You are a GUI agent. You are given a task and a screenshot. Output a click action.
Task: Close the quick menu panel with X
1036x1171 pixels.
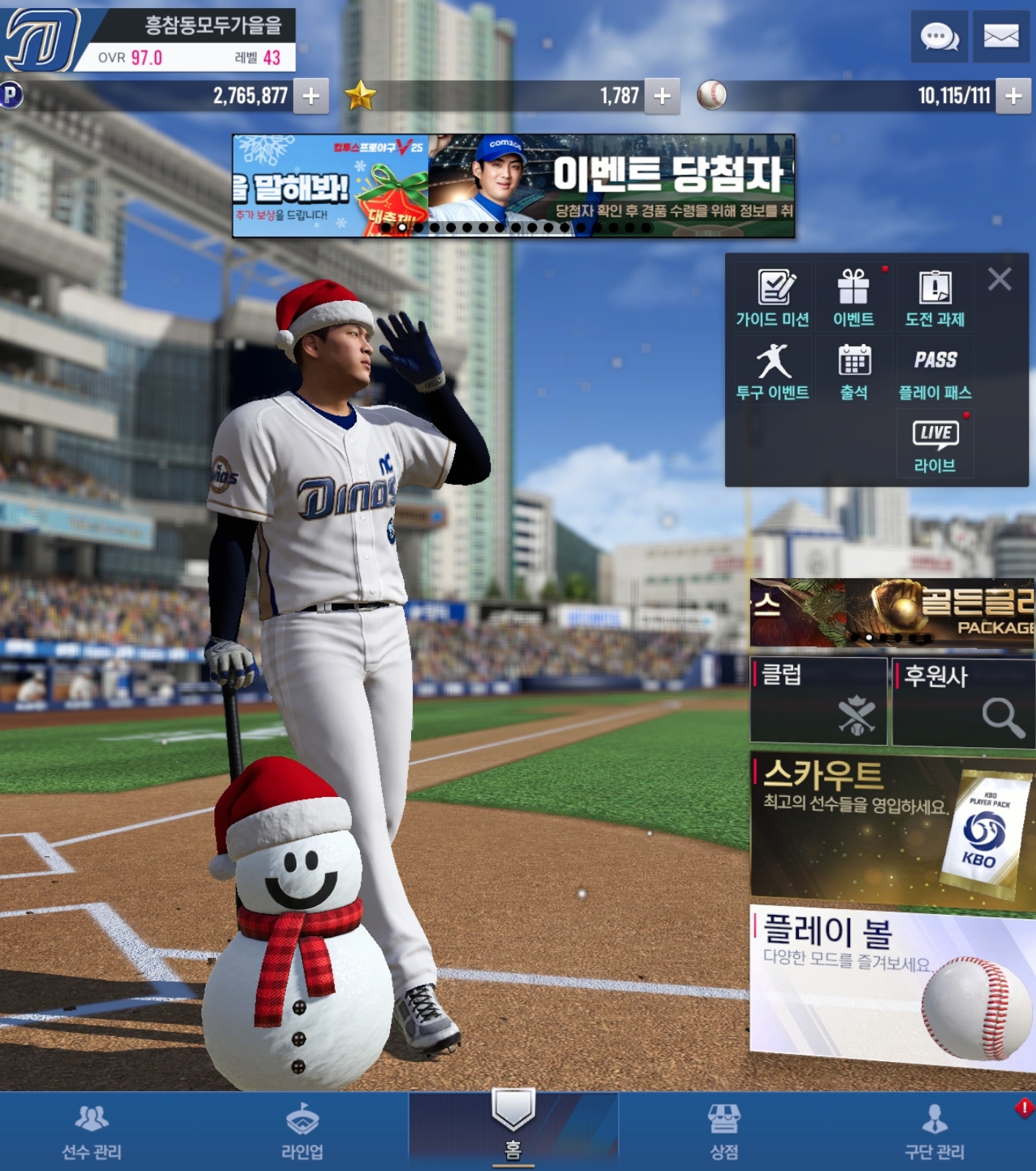999,279
